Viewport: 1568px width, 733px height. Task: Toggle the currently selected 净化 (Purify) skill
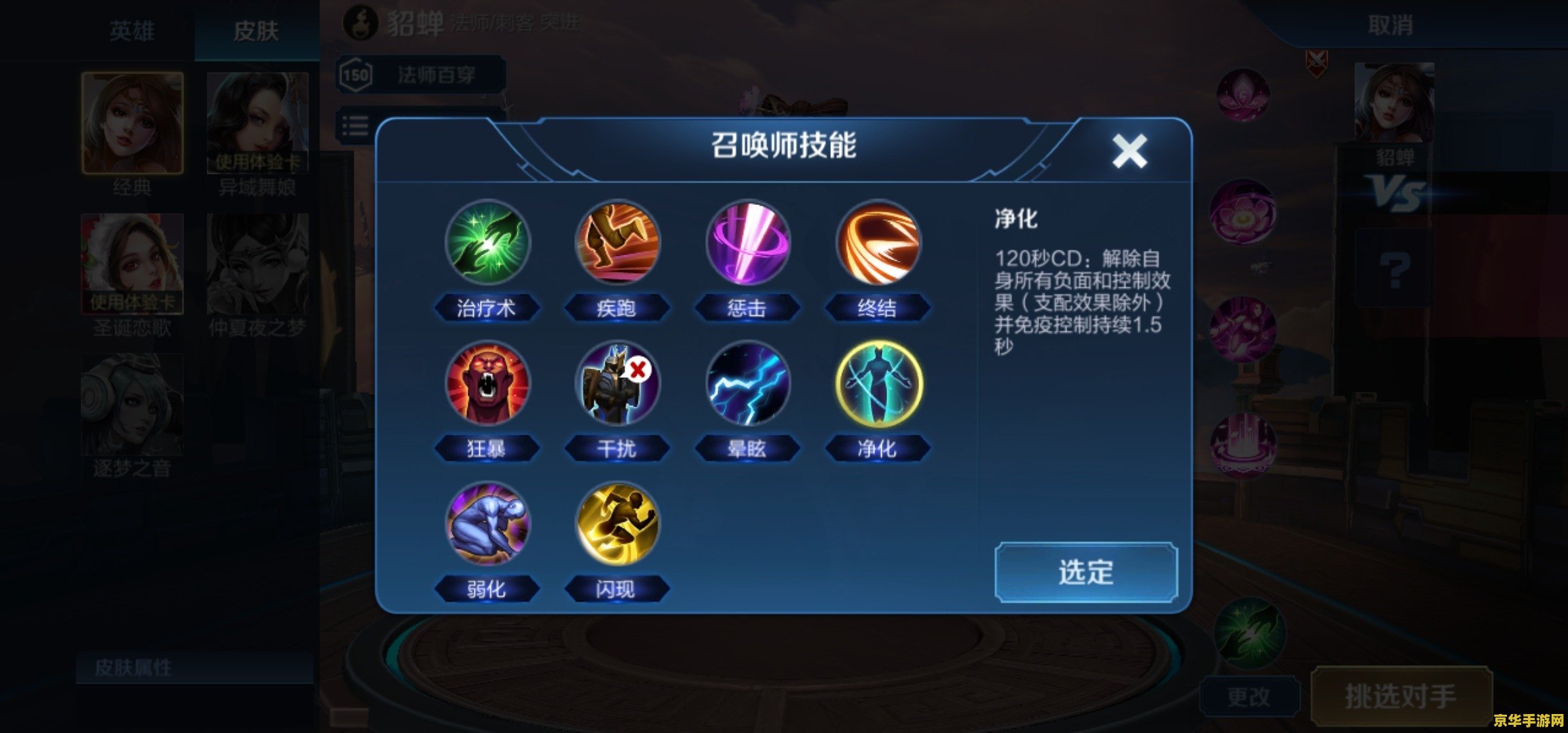[x=878, y=384]
